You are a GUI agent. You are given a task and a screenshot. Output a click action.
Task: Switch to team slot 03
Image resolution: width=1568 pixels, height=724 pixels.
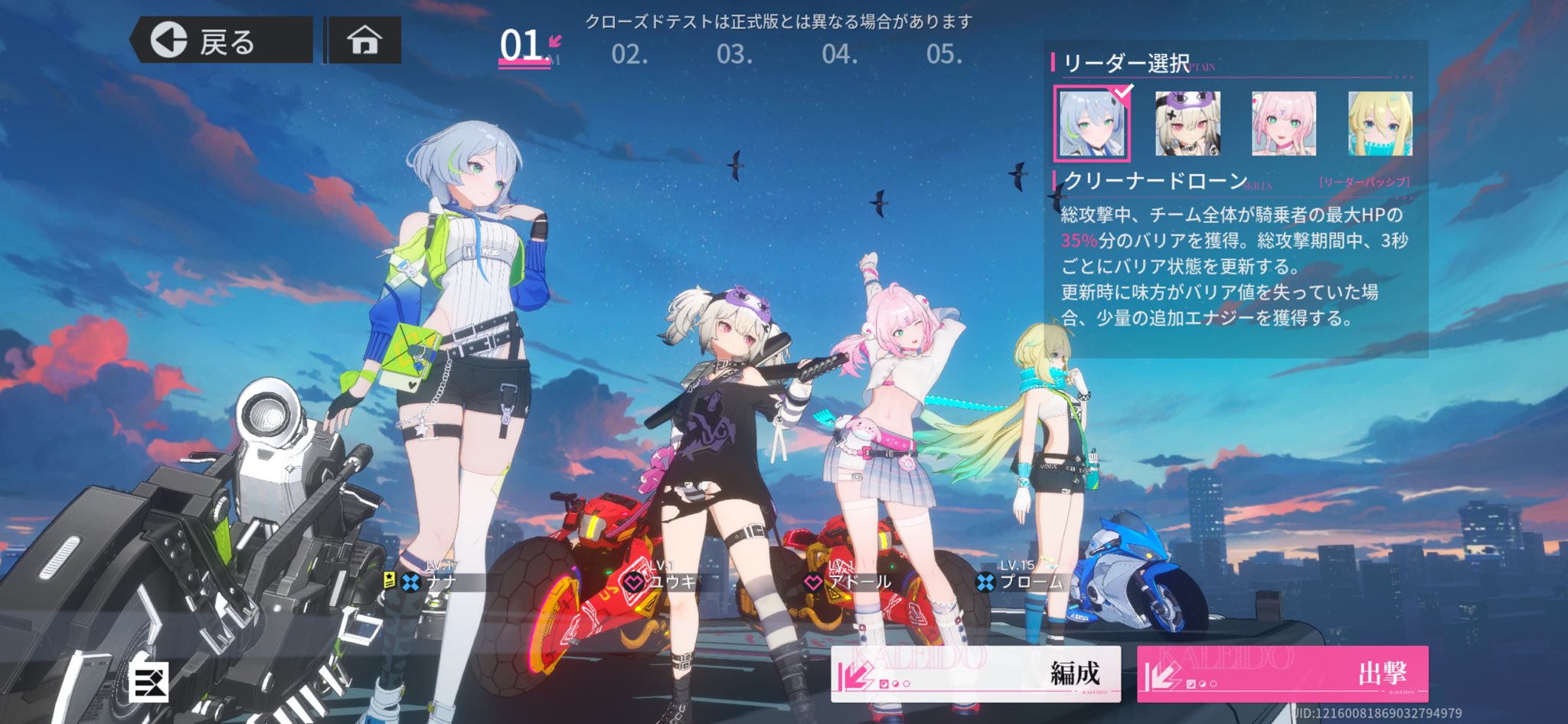(734, 54)
